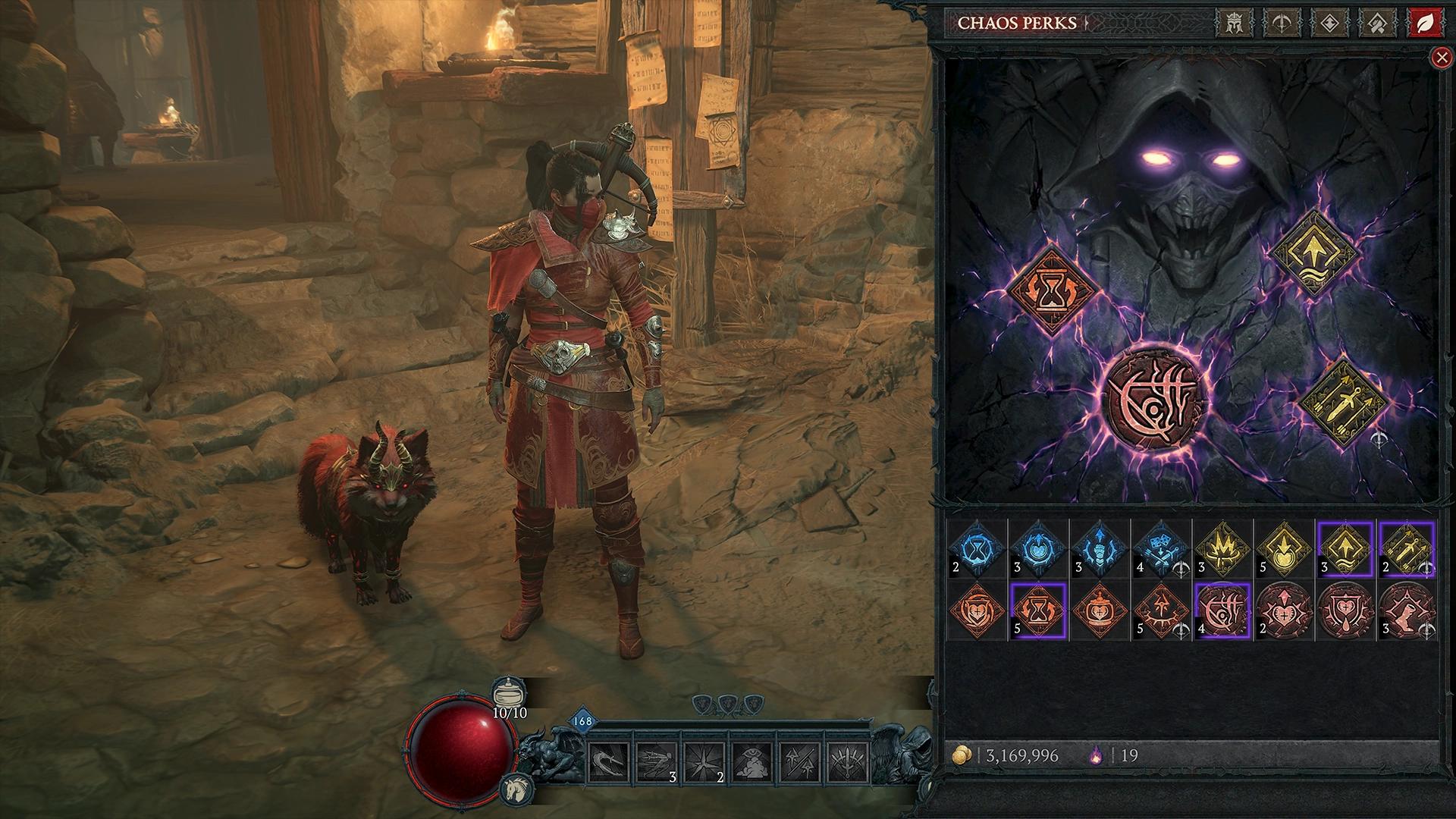
Task: Select the round red heart with up arrow perk
Action: [x=1285, y=611]
